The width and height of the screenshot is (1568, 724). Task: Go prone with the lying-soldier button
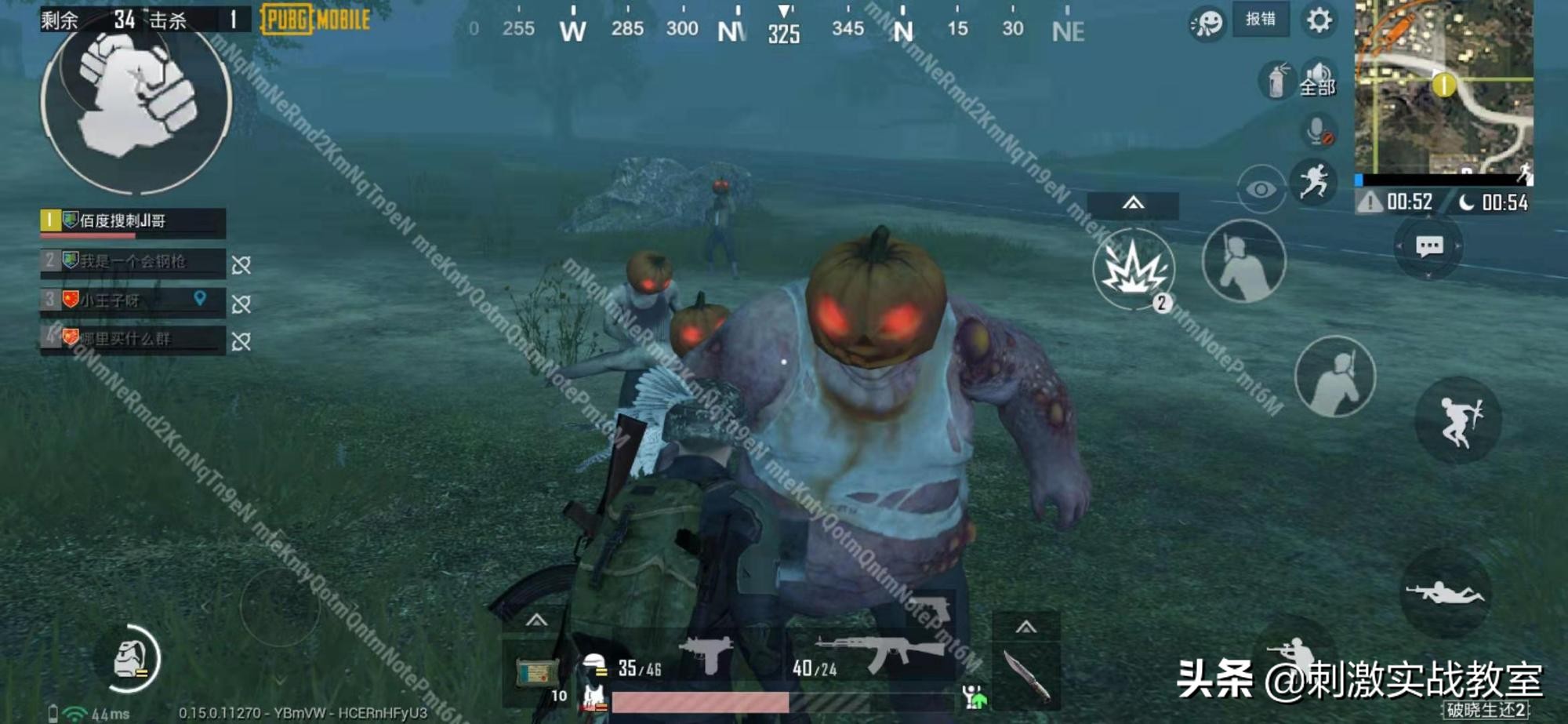(1444, 592)
